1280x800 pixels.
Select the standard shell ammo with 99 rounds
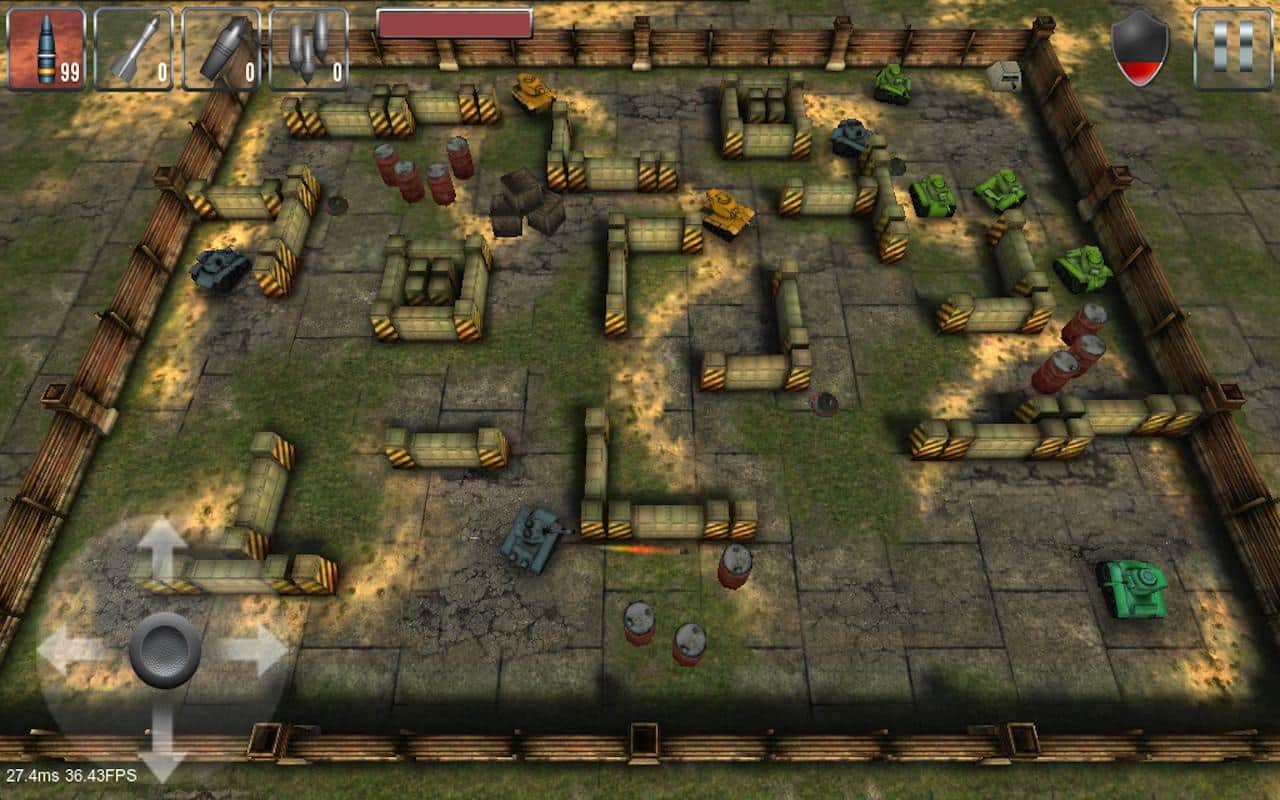pos(46,48)
